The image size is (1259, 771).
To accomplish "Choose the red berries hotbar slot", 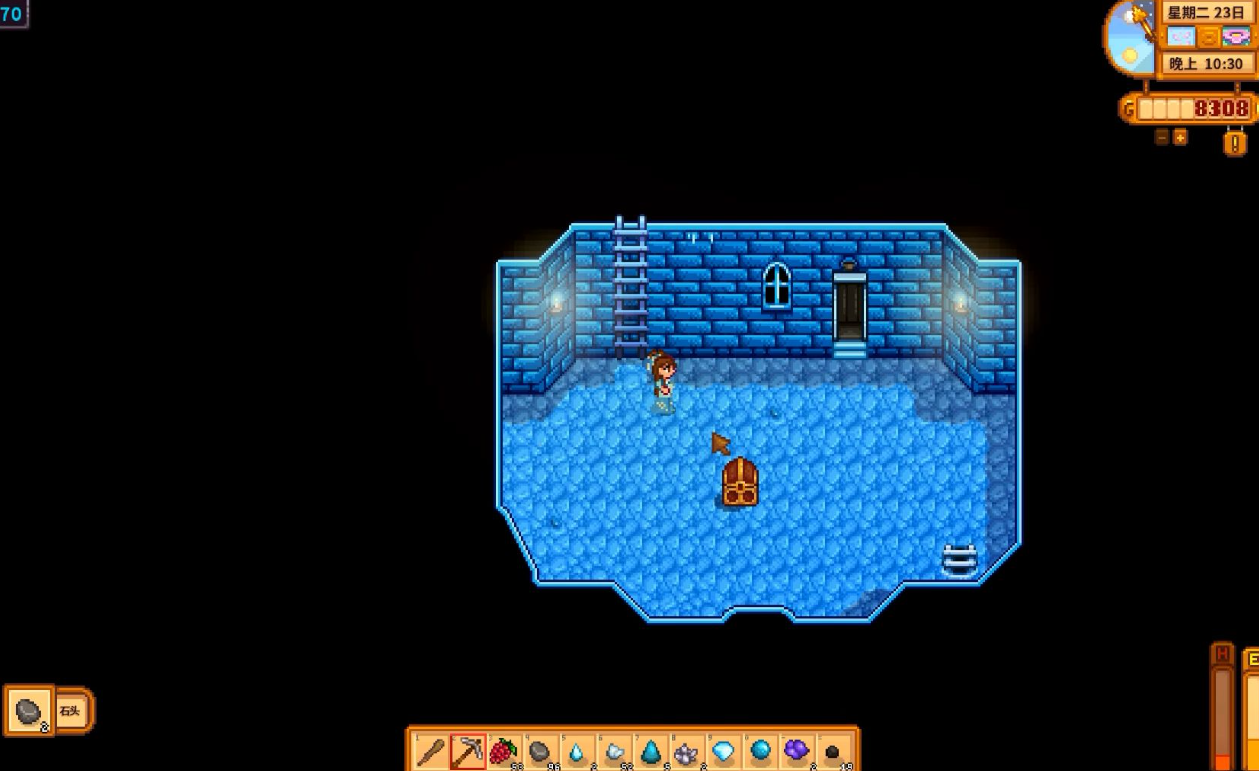I will click(x=504, y=751).
